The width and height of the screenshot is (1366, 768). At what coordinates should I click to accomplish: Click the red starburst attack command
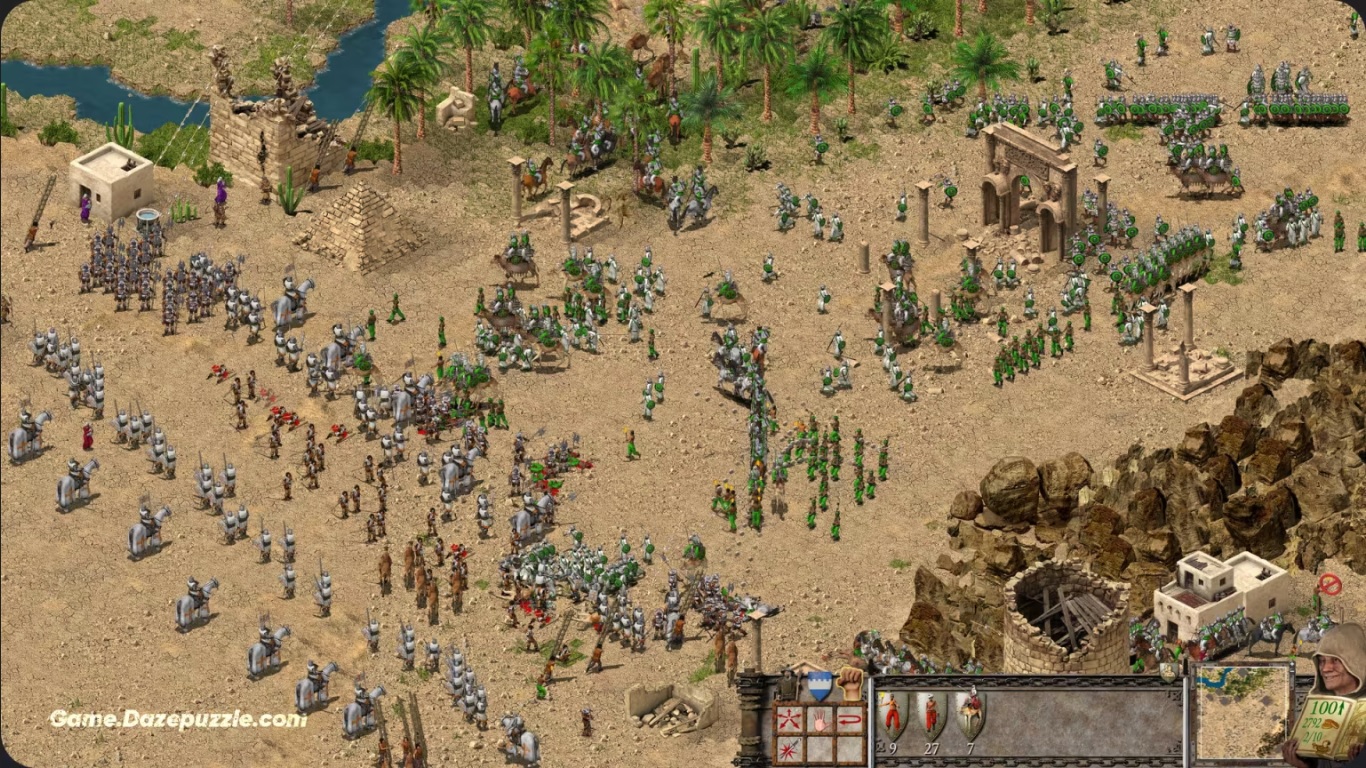(x=789, y=748)
